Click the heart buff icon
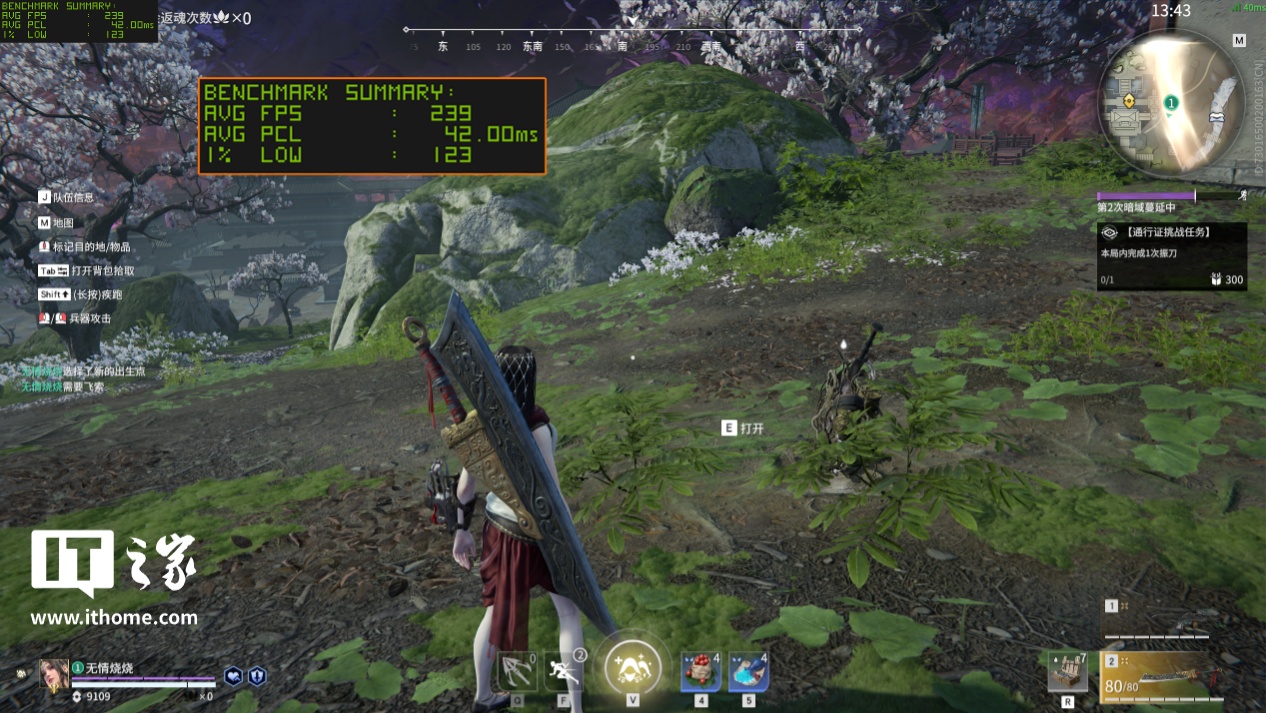 pyautogui.click(x=233, y=676)
